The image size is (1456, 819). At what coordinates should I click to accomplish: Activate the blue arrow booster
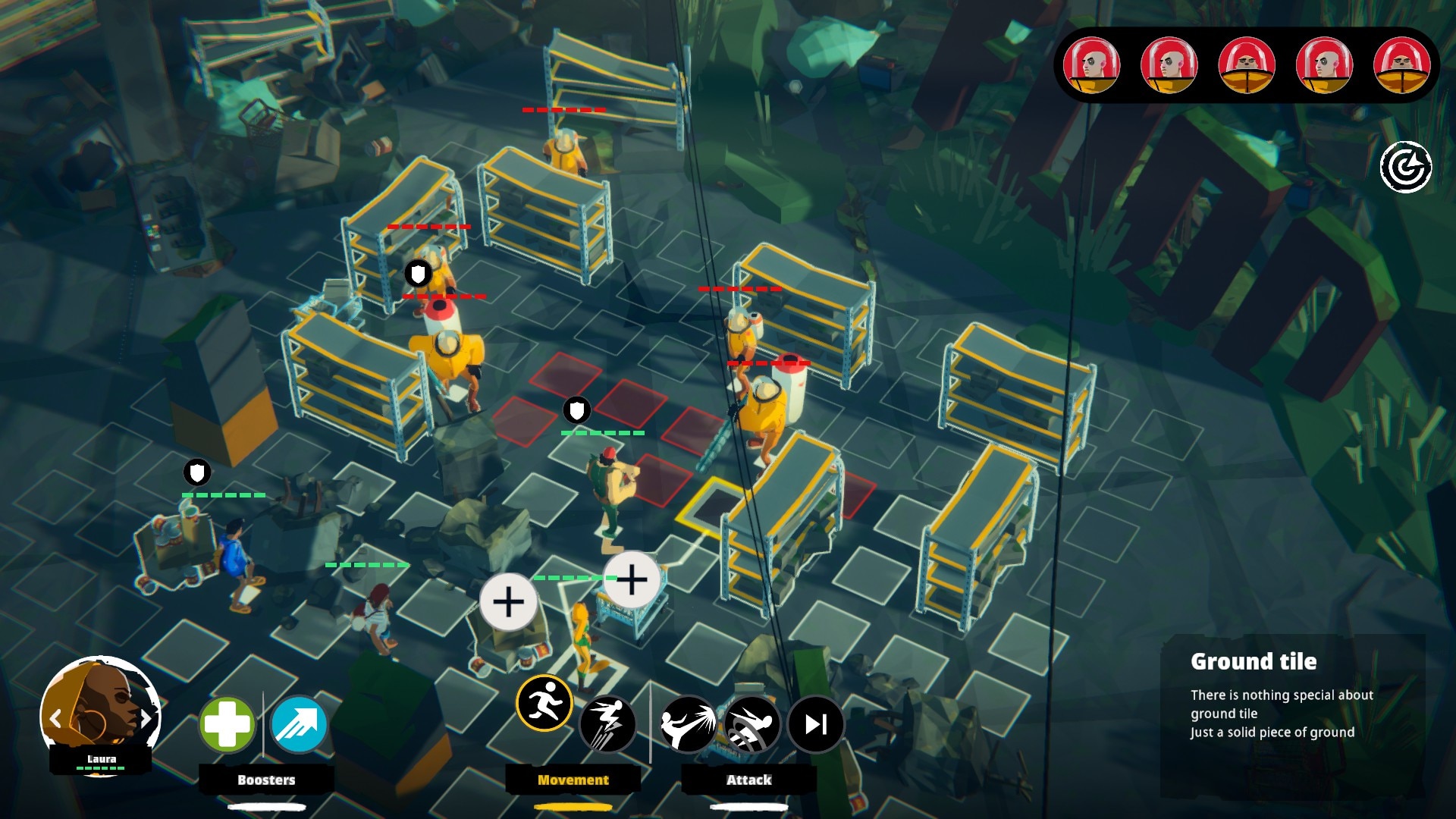(x=298, y=724)
